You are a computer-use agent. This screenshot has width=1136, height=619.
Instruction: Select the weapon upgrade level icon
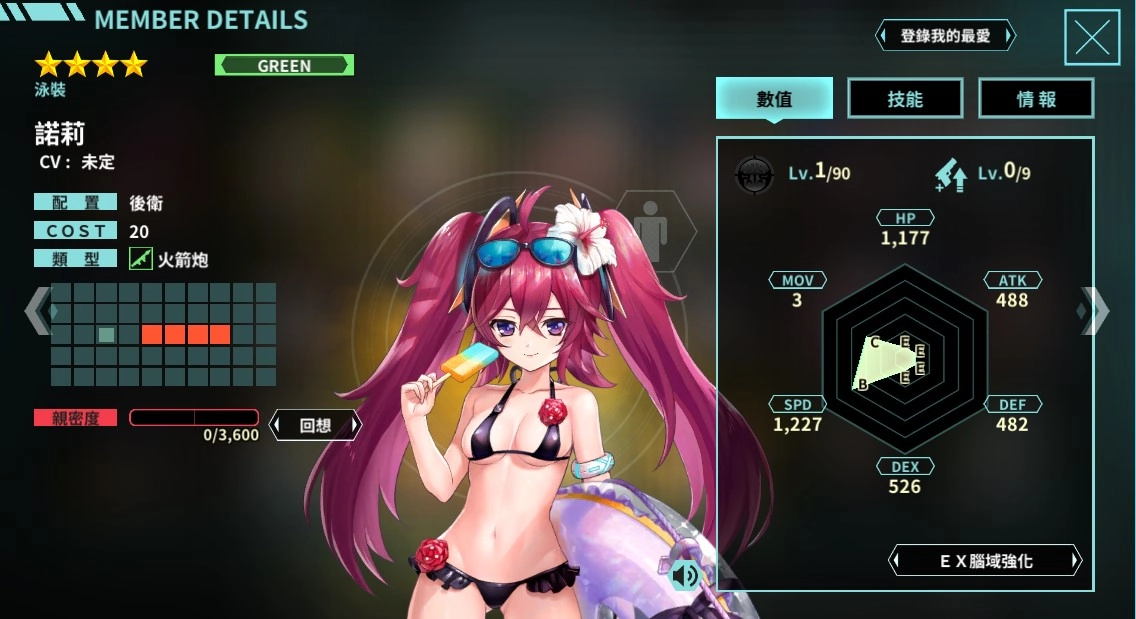[950, 174]
